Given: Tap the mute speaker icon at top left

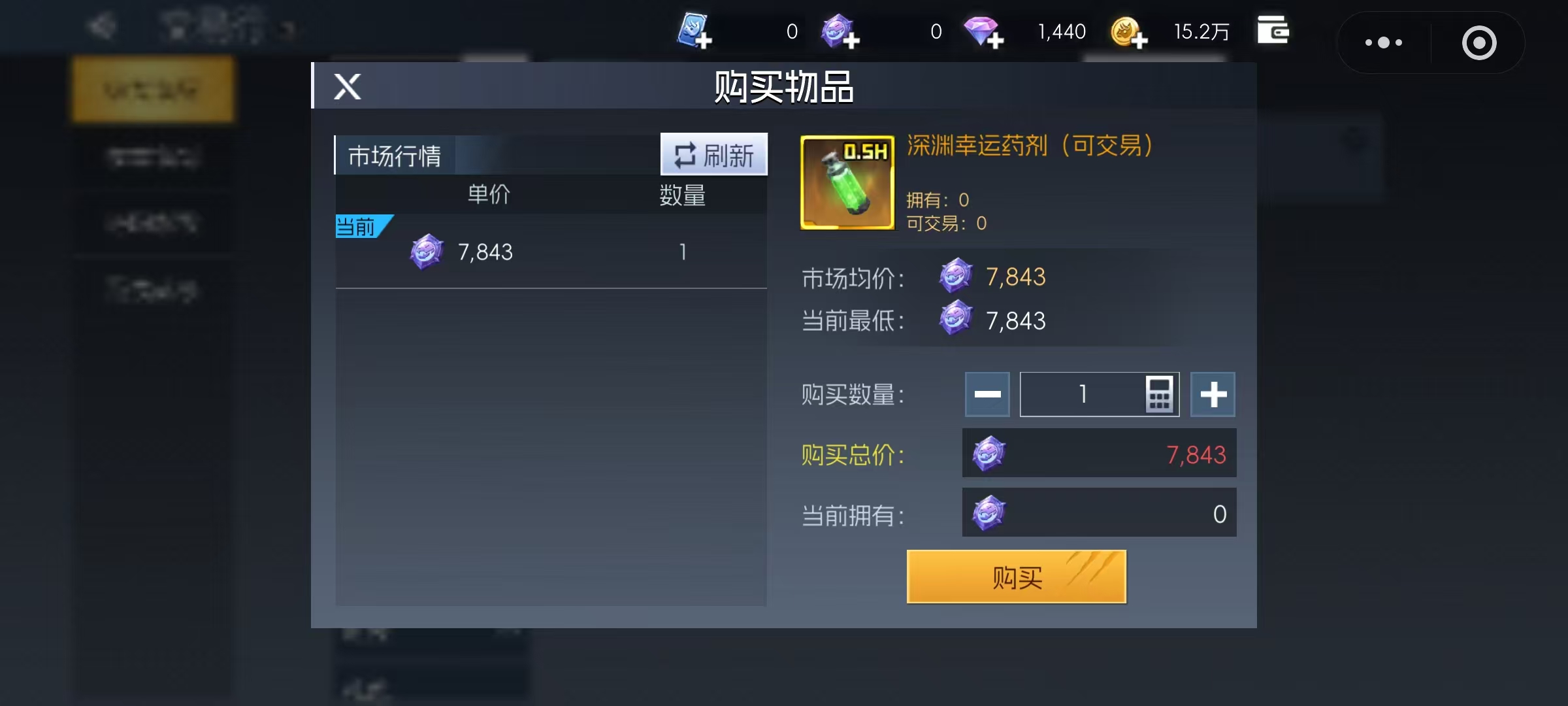Looking at the screenshot, I should [101, 26].
